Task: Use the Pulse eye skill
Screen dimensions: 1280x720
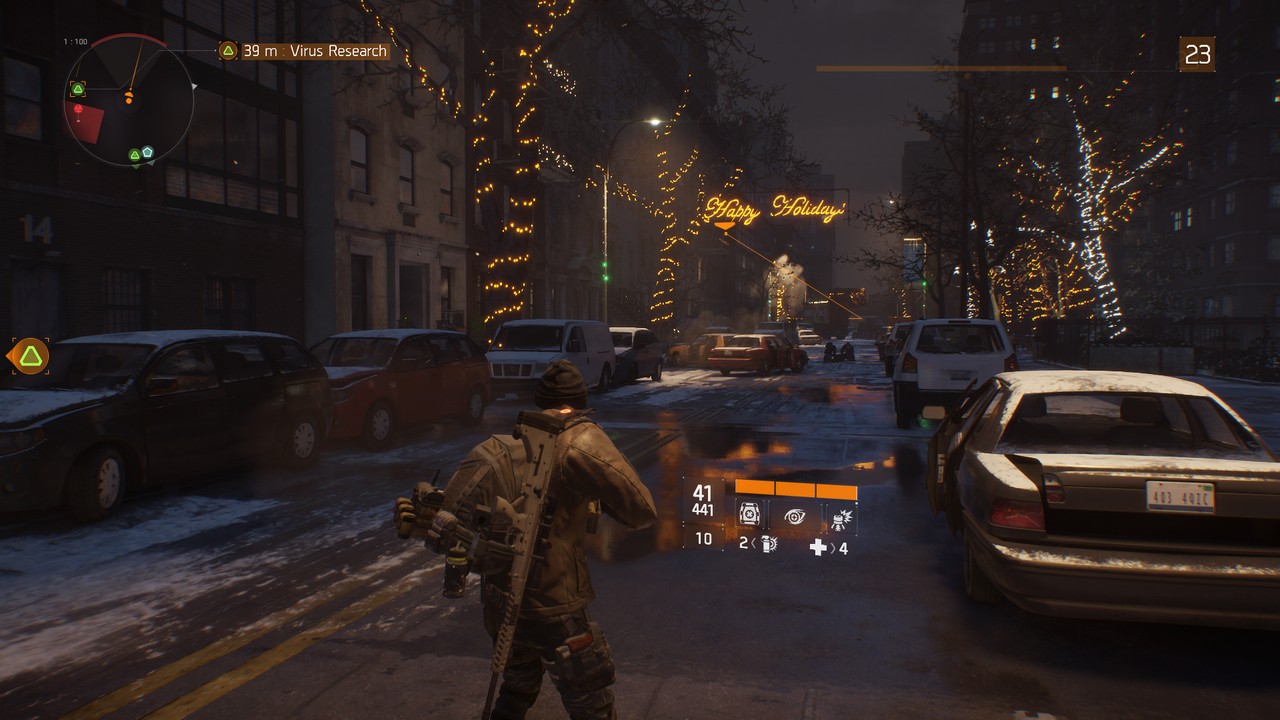Action: pos(795,516)
